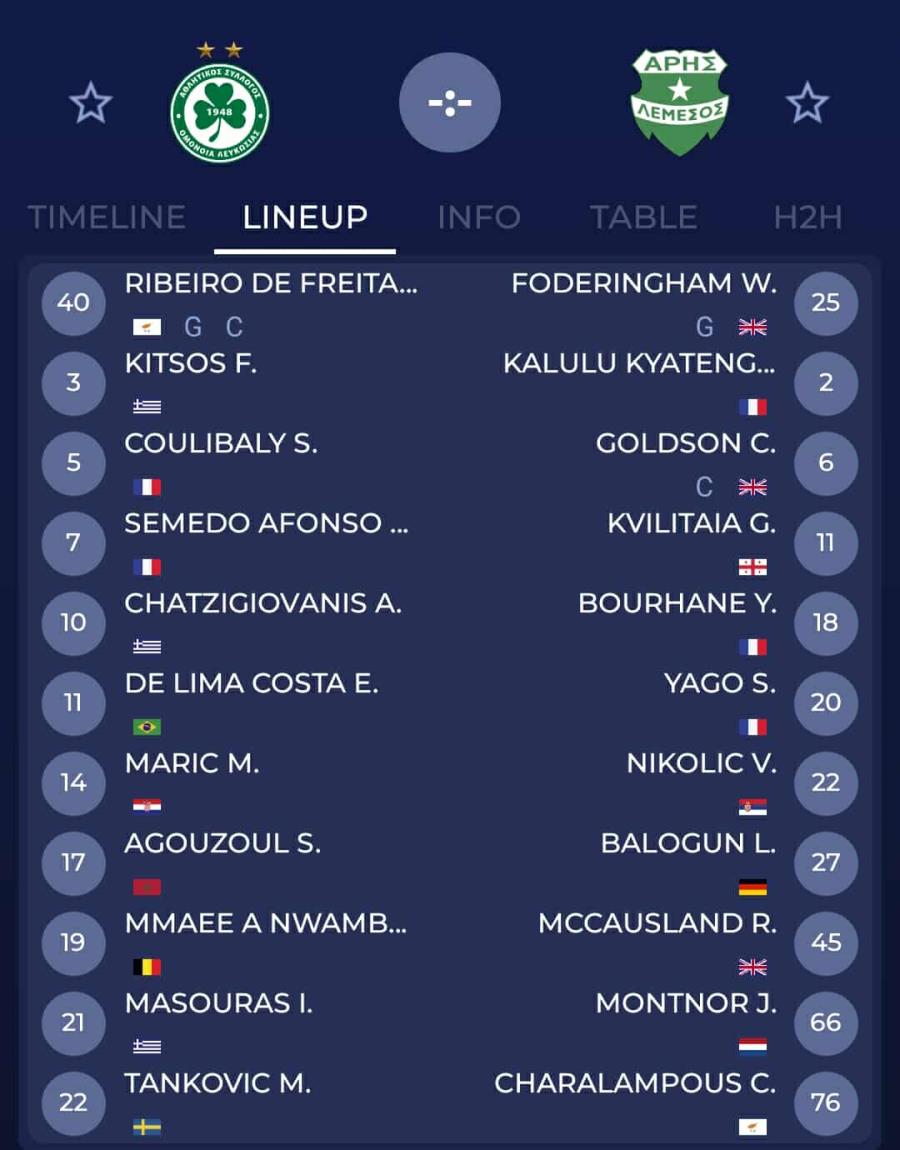
Task: View Kvilitaia G. player row
Action: click(691, 524)
